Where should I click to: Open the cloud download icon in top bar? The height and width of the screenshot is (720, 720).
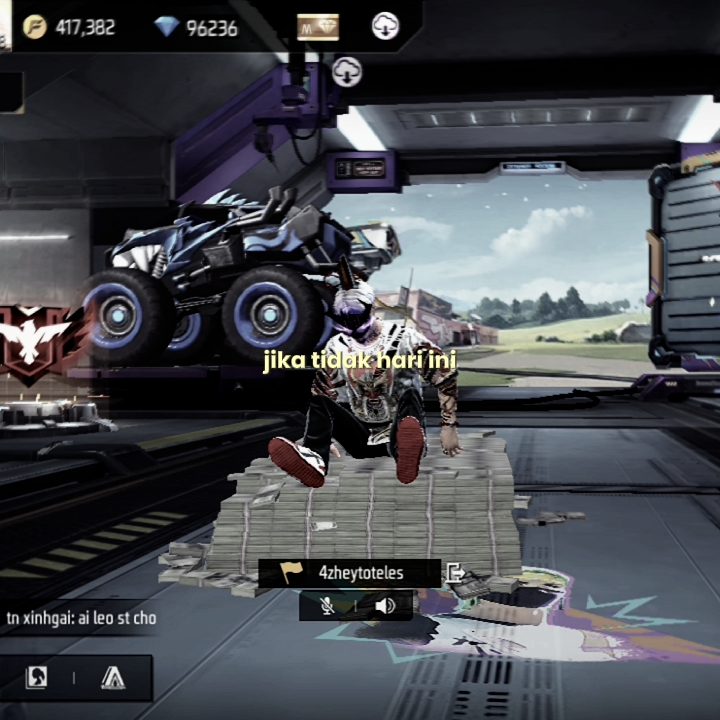[385, 27]
